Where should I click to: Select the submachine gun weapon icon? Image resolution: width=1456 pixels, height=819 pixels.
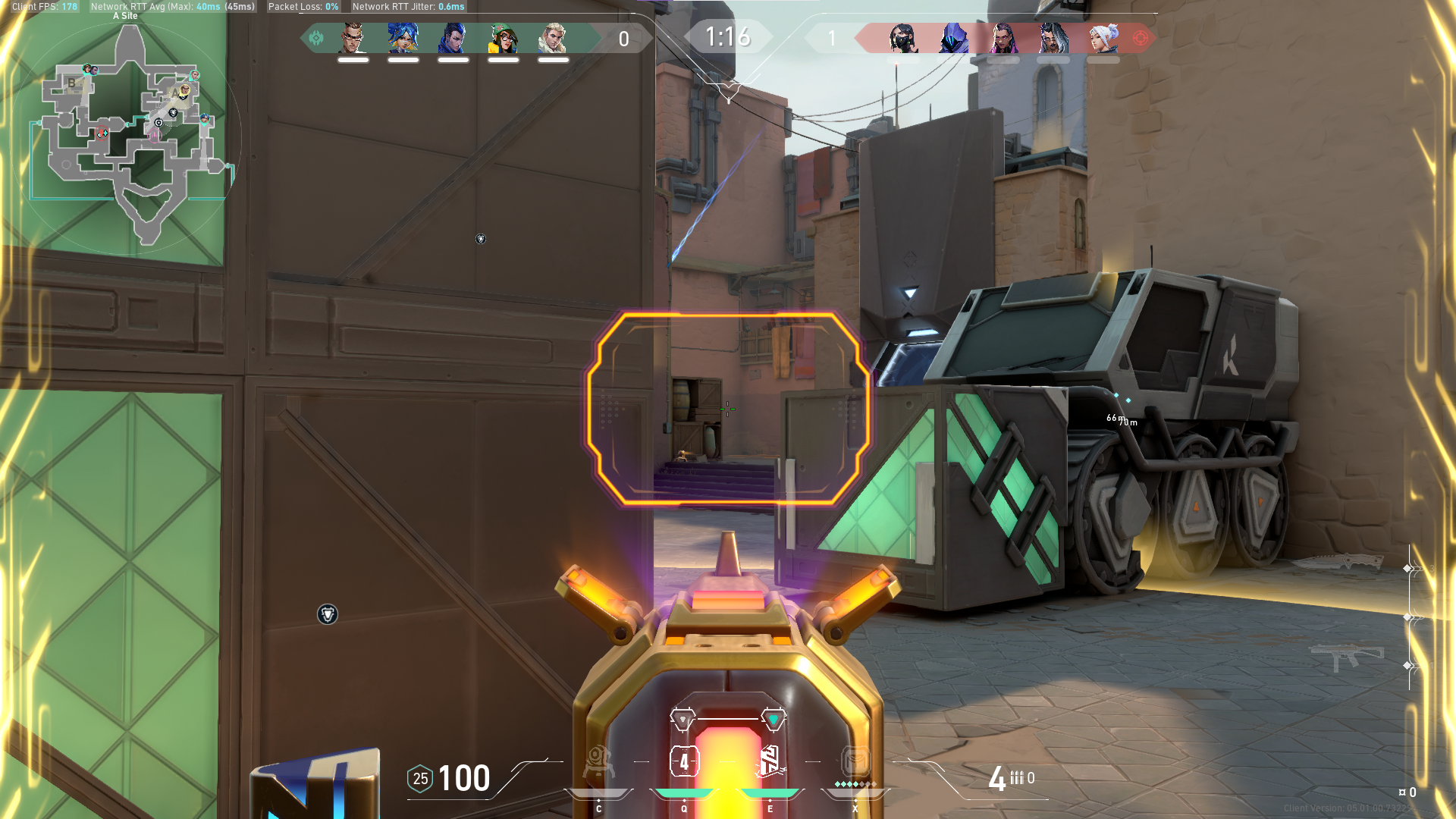click(1346, 654)
